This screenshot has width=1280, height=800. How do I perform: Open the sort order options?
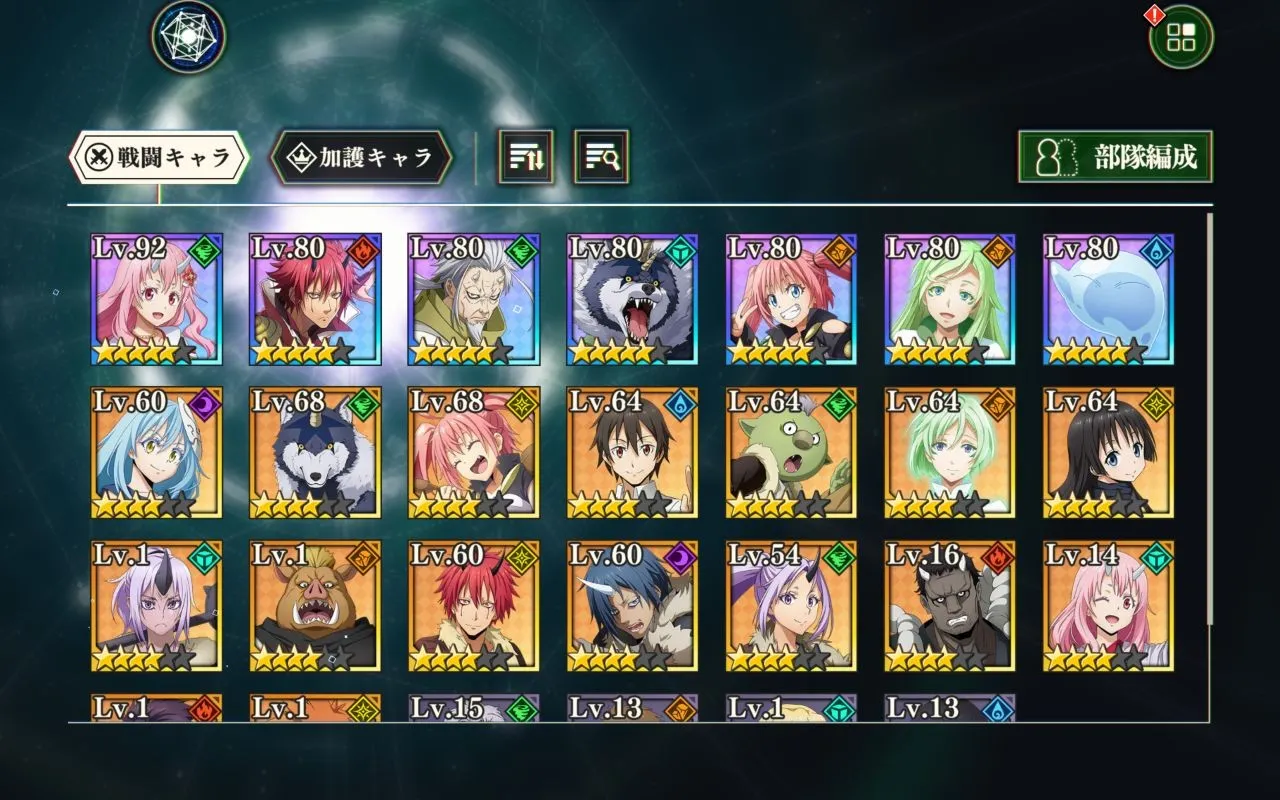(525, 157)
